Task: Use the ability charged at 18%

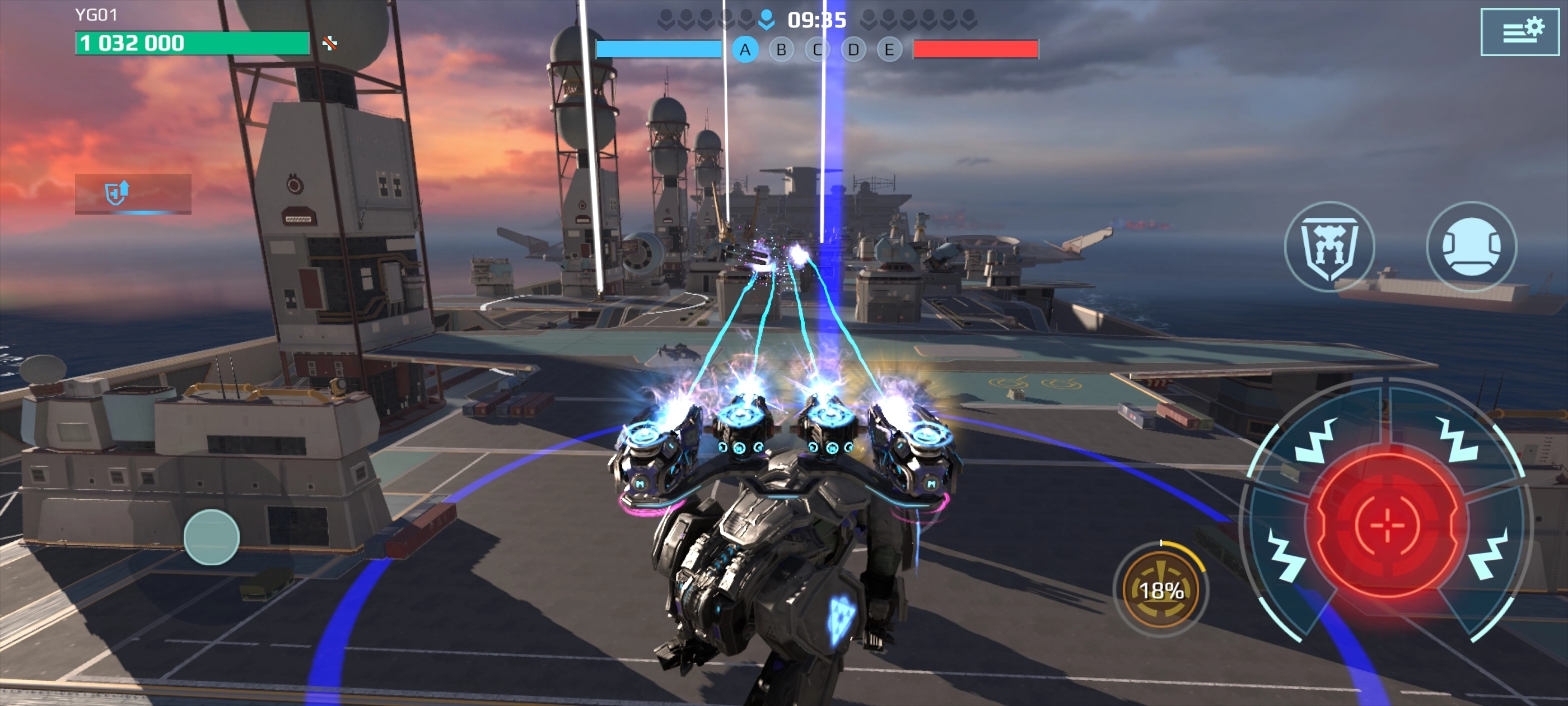Action: (1161, 589)
